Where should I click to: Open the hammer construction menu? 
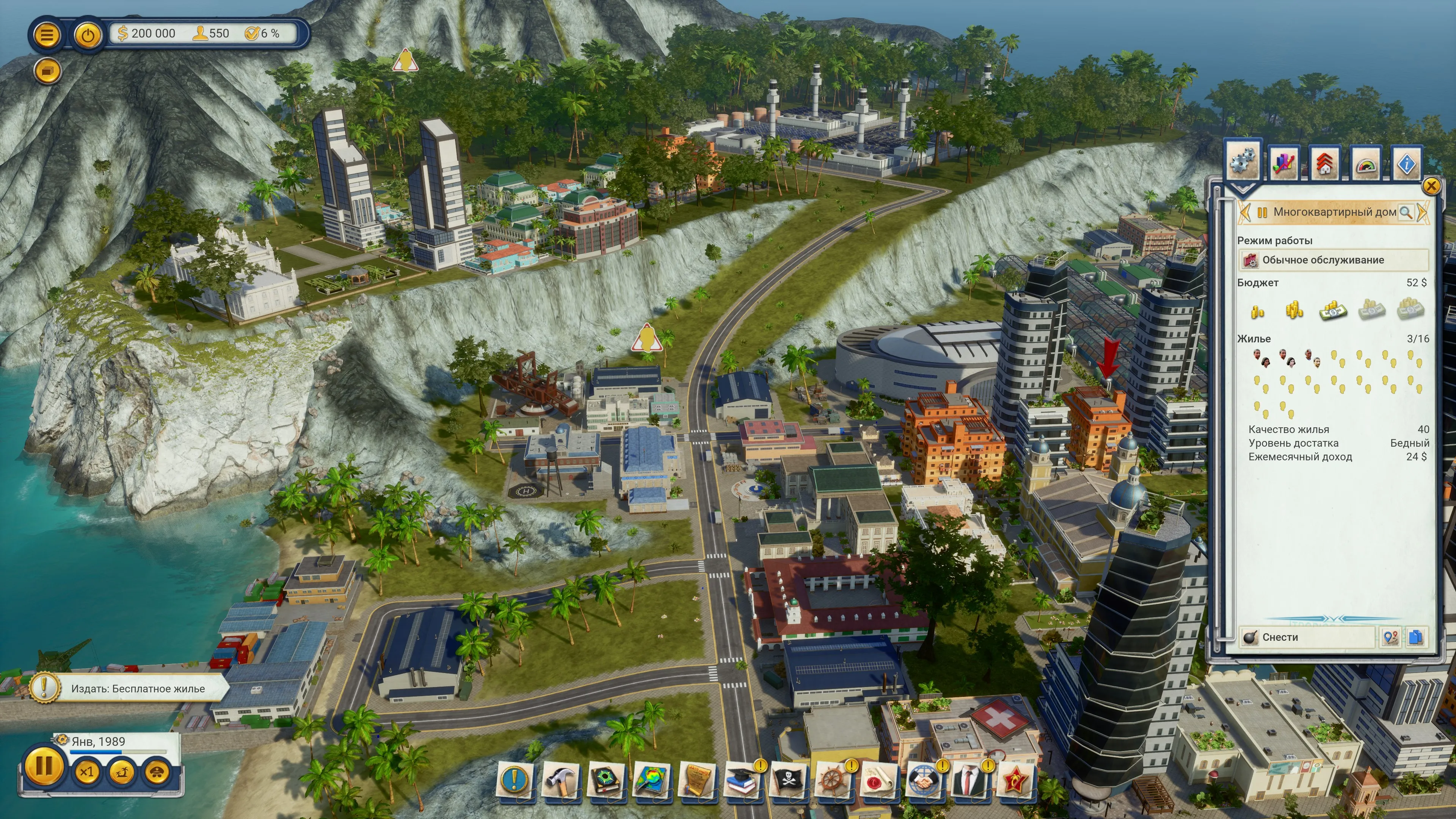coord(560,781)
